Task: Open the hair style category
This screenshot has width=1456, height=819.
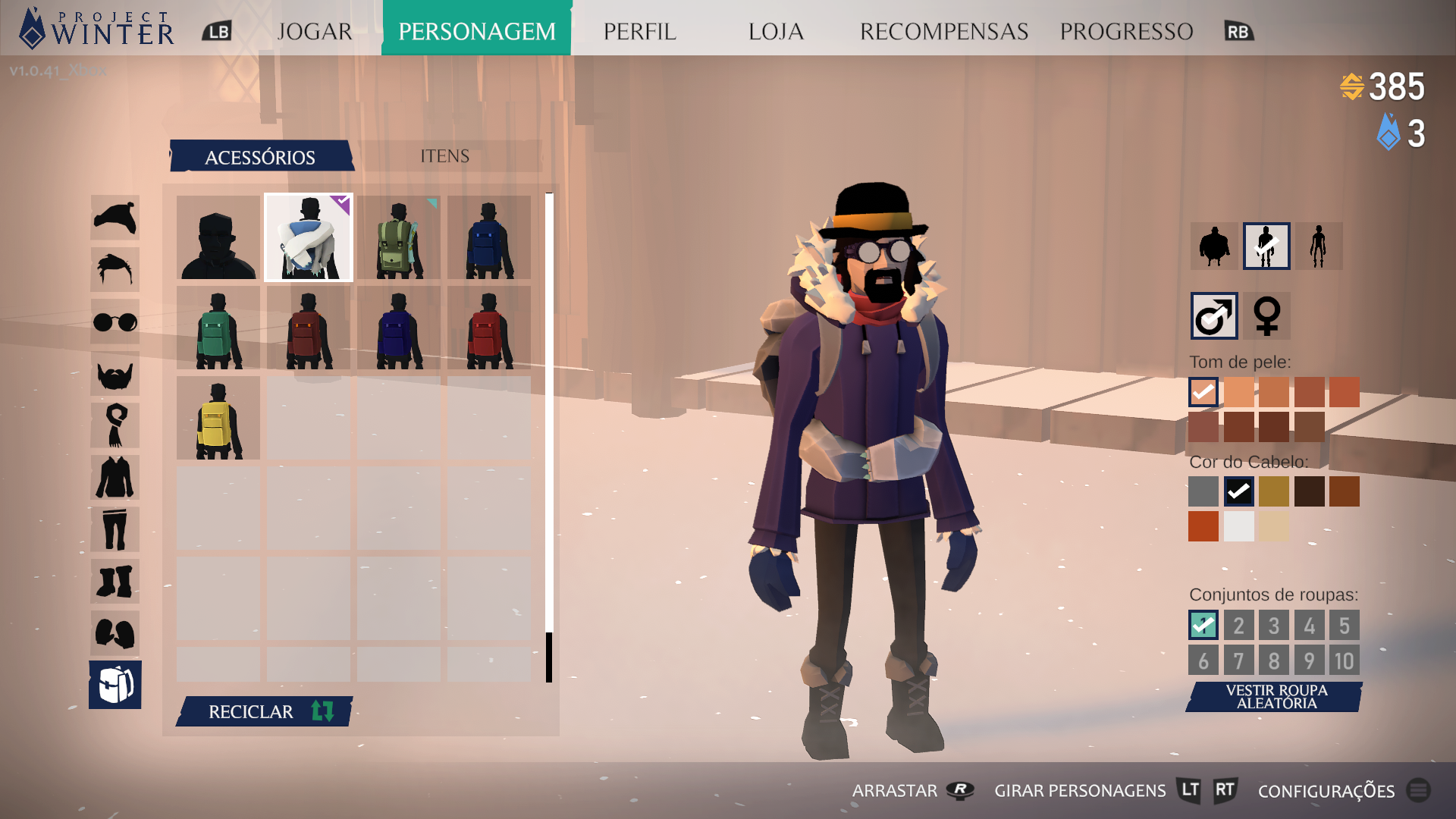Action: (x=115, y=269)
